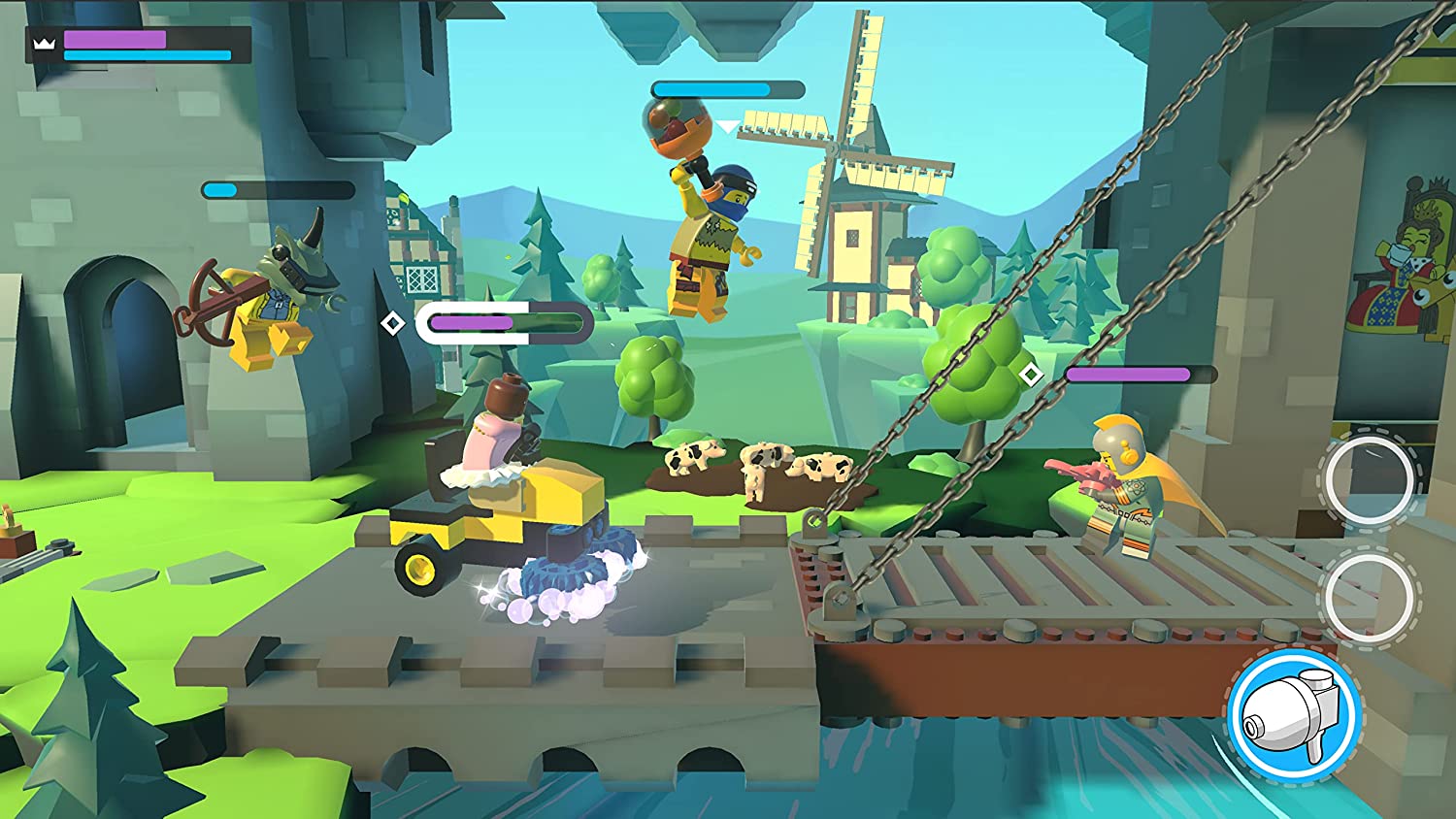Click the diamond marker beside the center health bar
The width and height of the screenshot is (1456, 819).
tap(394, 320)
